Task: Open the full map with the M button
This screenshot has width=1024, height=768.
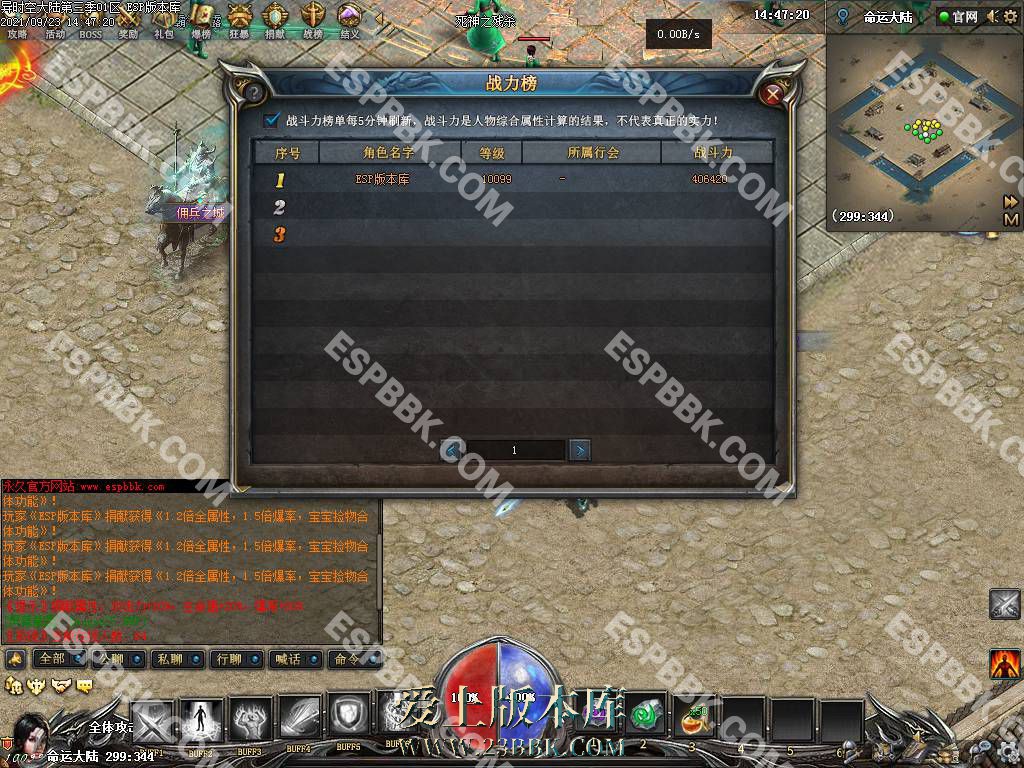Action: [x=1011, y=219]
